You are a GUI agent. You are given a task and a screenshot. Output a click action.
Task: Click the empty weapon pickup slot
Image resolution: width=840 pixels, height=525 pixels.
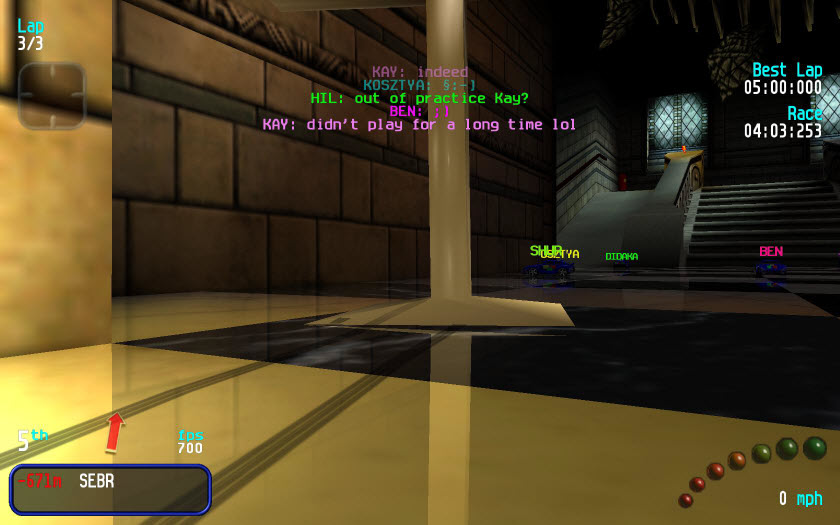tap(51, 96)
